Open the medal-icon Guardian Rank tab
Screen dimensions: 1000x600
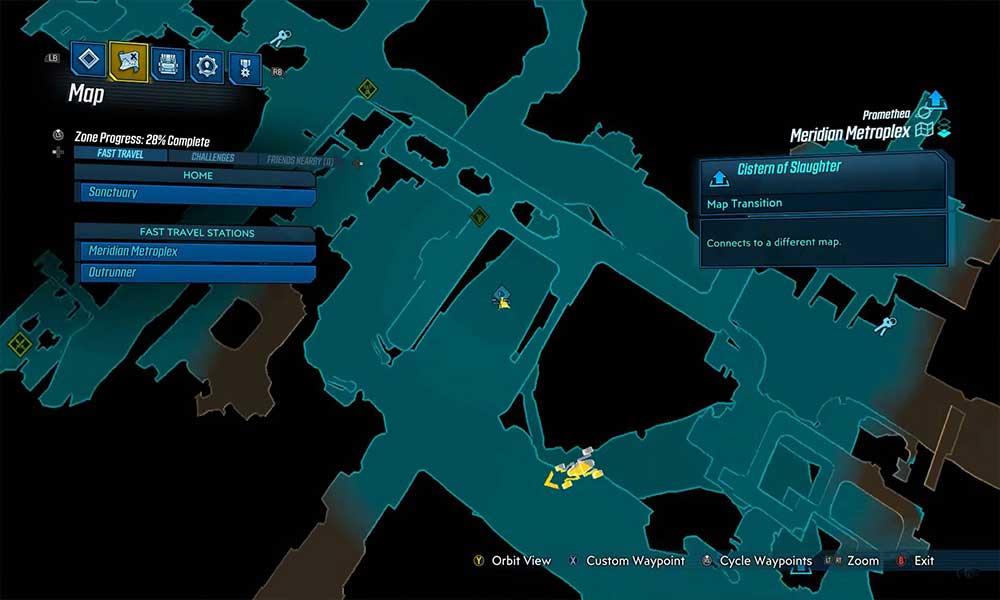coord(244,68)
